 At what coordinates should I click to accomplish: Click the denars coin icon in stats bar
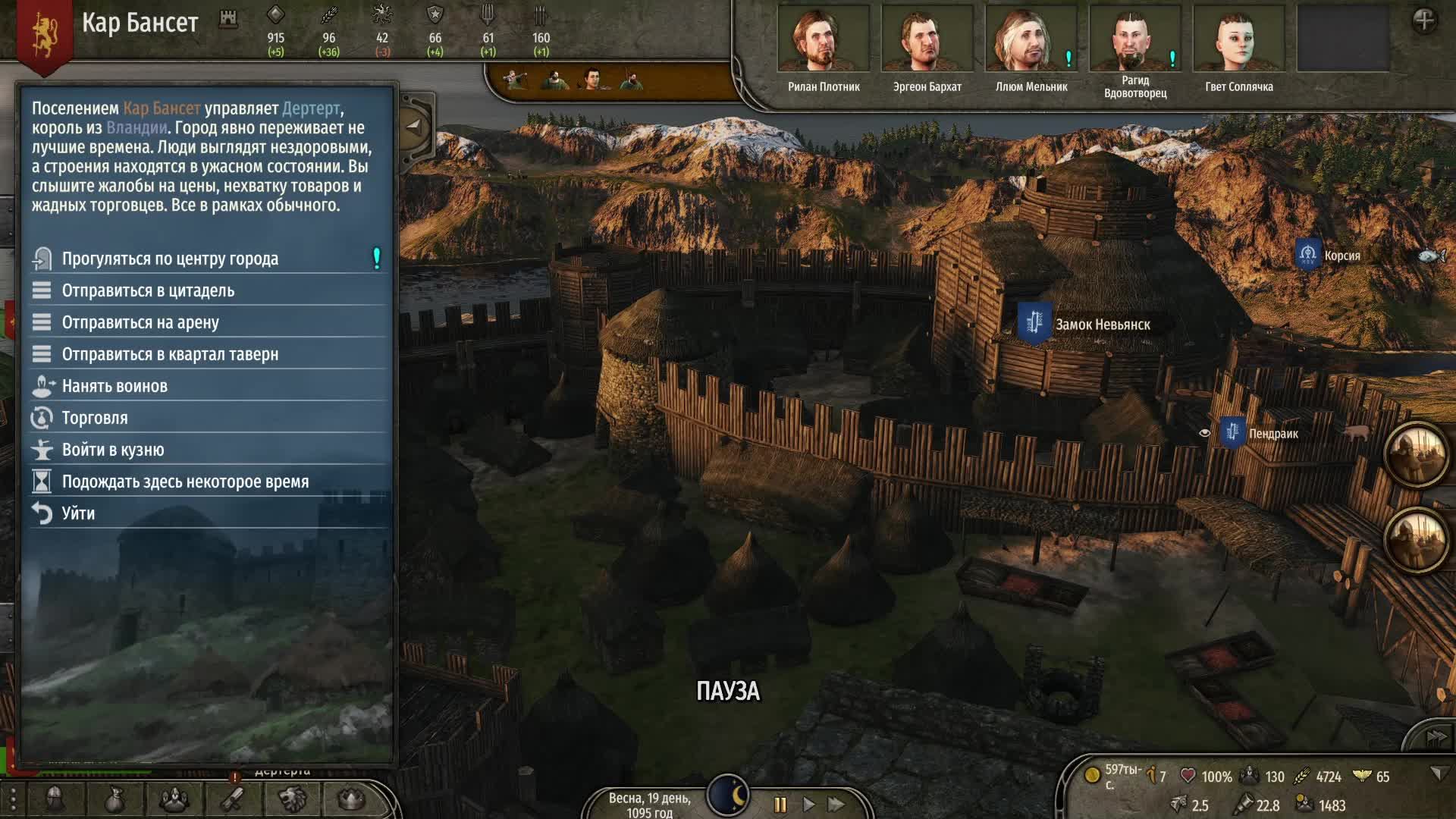tap(1092, 775)
